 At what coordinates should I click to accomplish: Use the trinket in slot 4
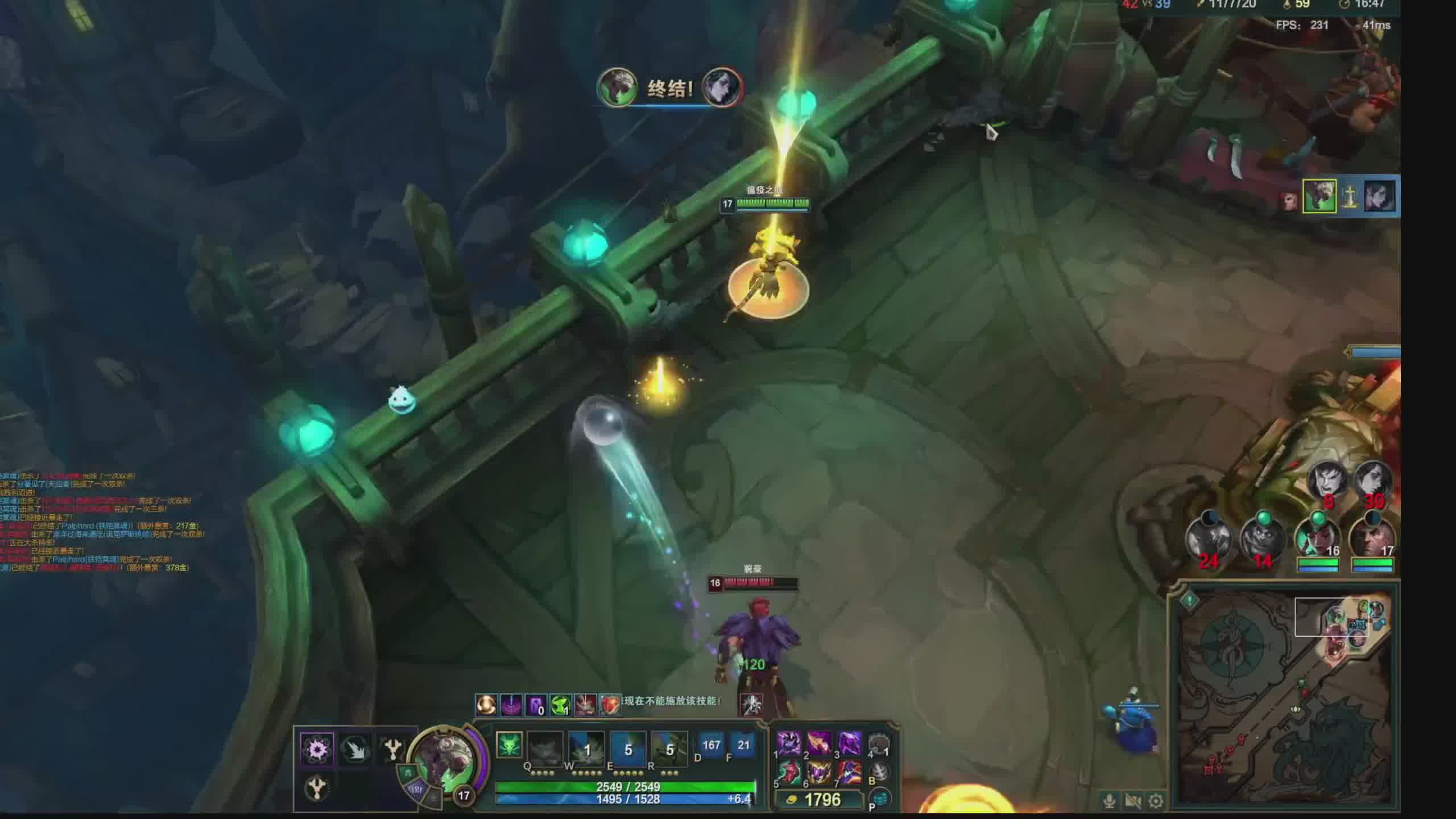(x=879, y=743)
